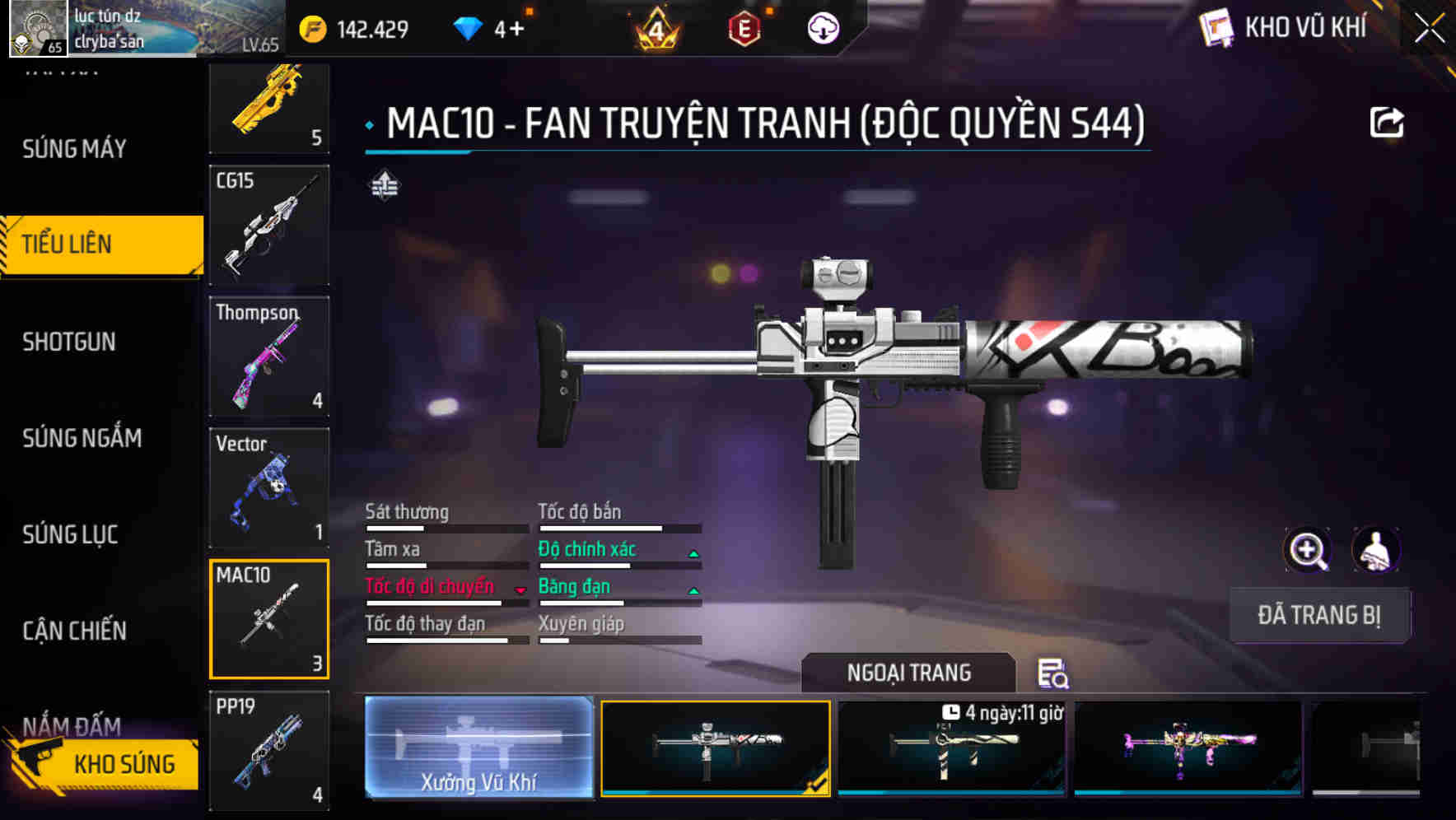This screenshot has width=1456, height=820.
Task: Open the Kho Súng button
Action: coord(103,764)
